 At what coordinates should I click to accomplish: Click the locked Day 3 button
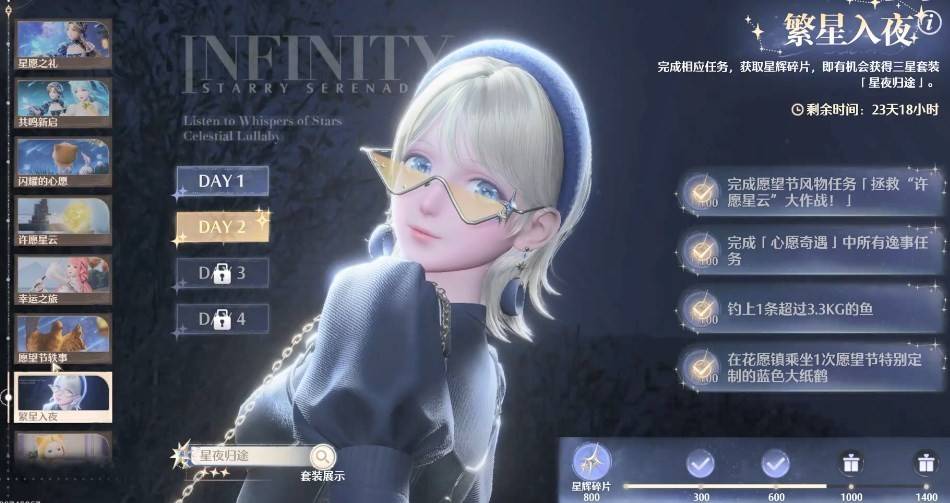222,273
